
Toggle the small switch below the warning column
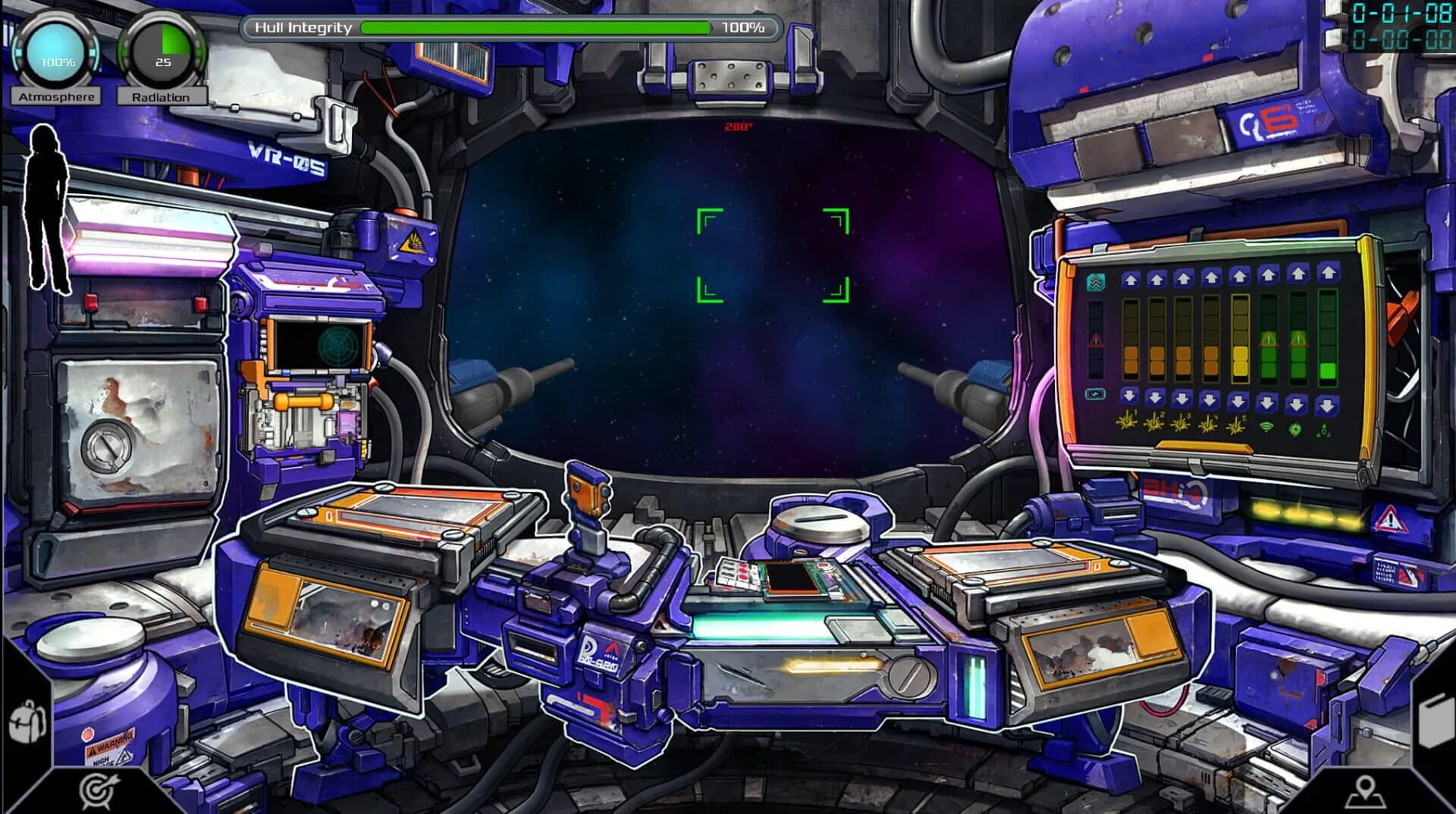tap(1095, 393)
